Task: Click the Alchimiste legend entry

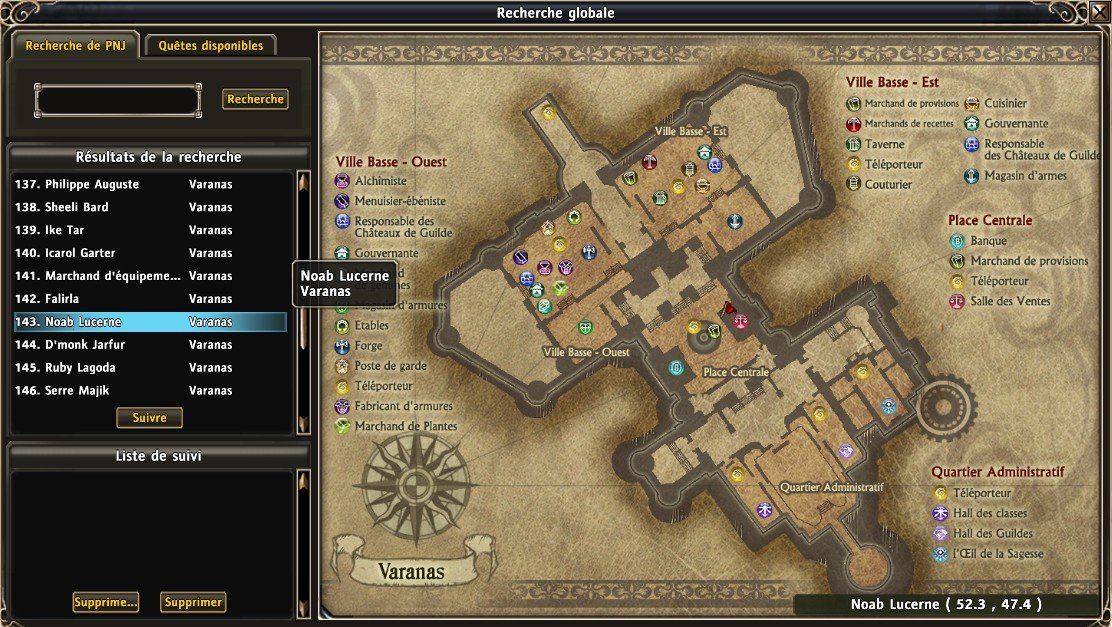Action: [380, 181]
